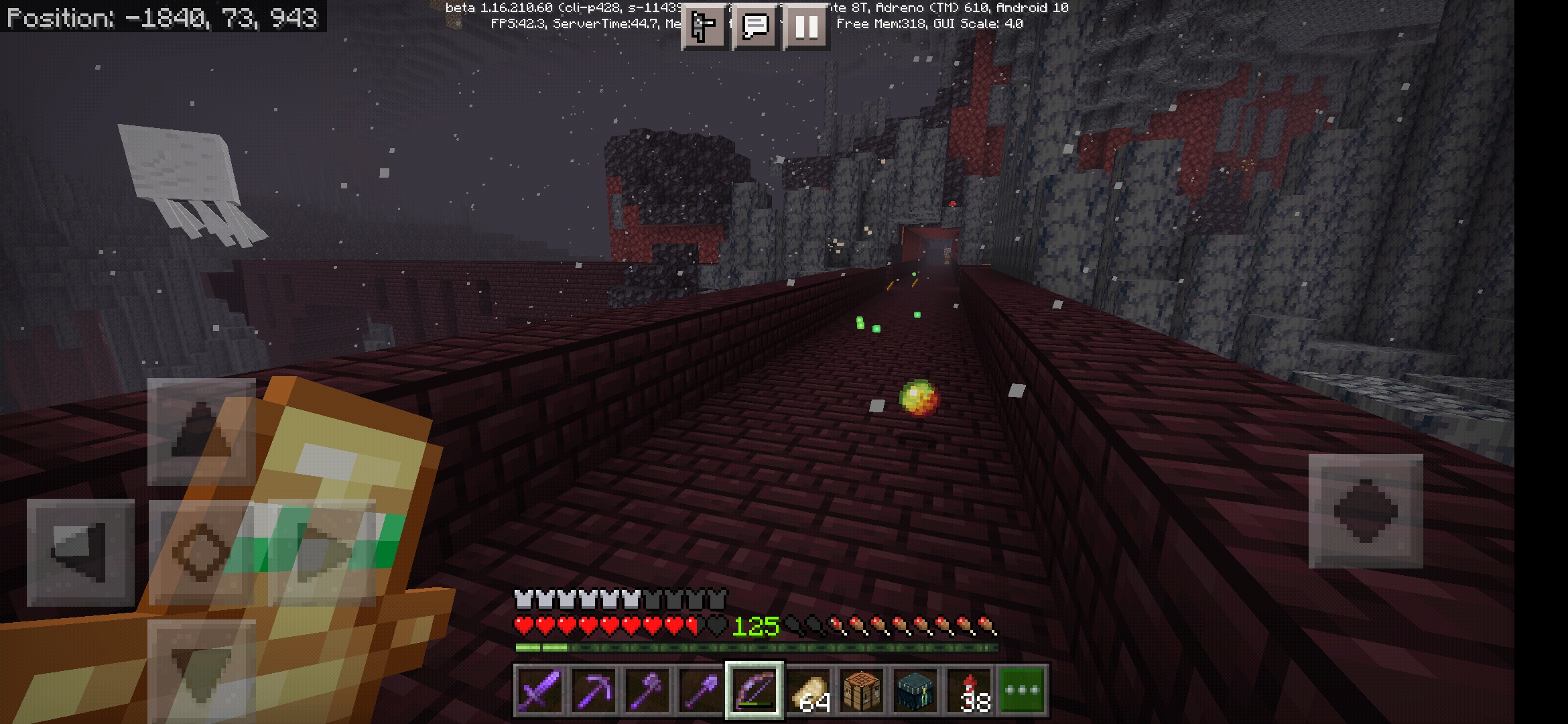Screen dimensions: 1568x724
Task: Tap the move right arrow
Action: (322, 553)
